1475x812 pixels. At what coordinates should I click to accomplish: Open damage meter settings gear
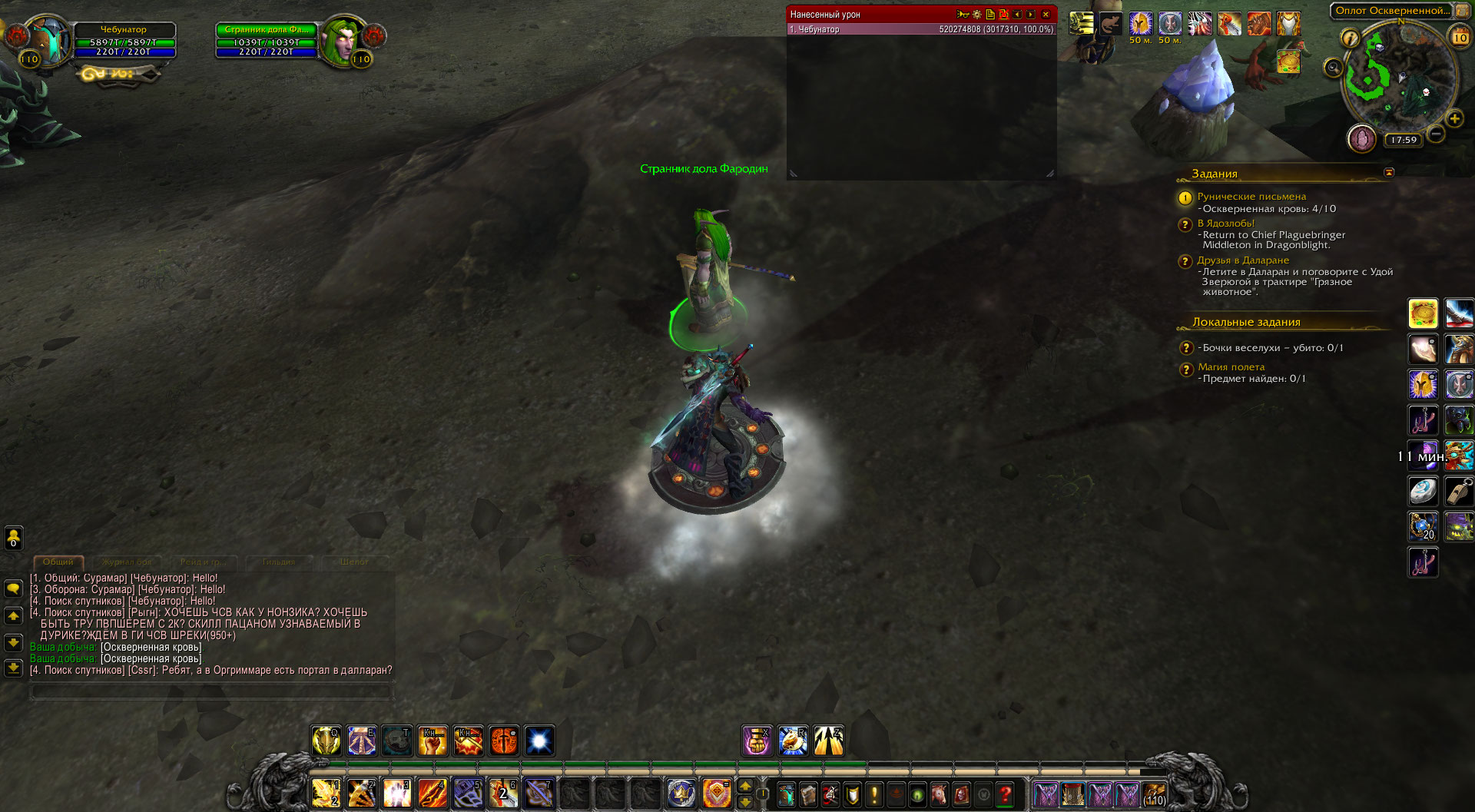coord(977,15)
